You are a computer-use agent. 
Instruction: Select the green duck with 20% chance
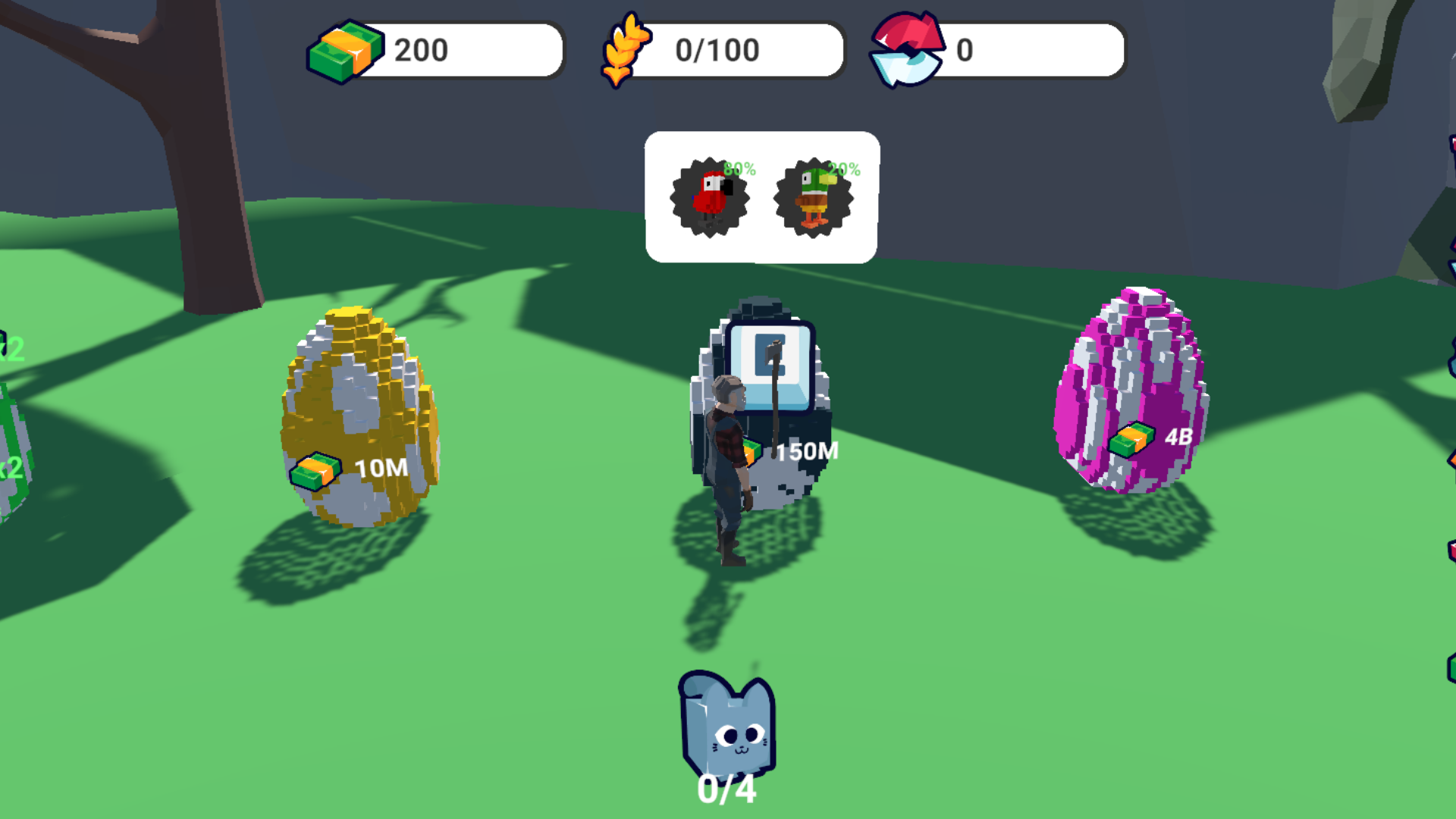point(811,197)
